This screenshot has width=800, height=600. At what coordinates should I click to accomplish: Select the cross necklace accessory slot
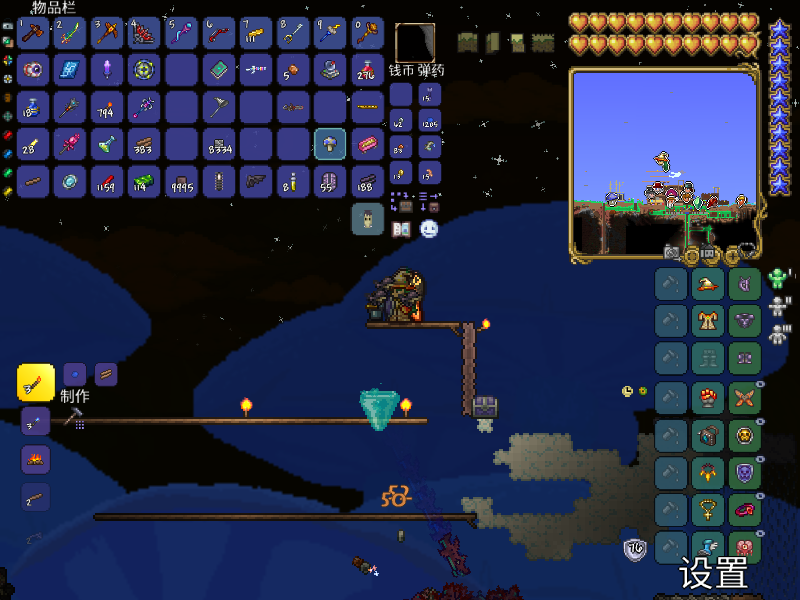pos(708,510)
